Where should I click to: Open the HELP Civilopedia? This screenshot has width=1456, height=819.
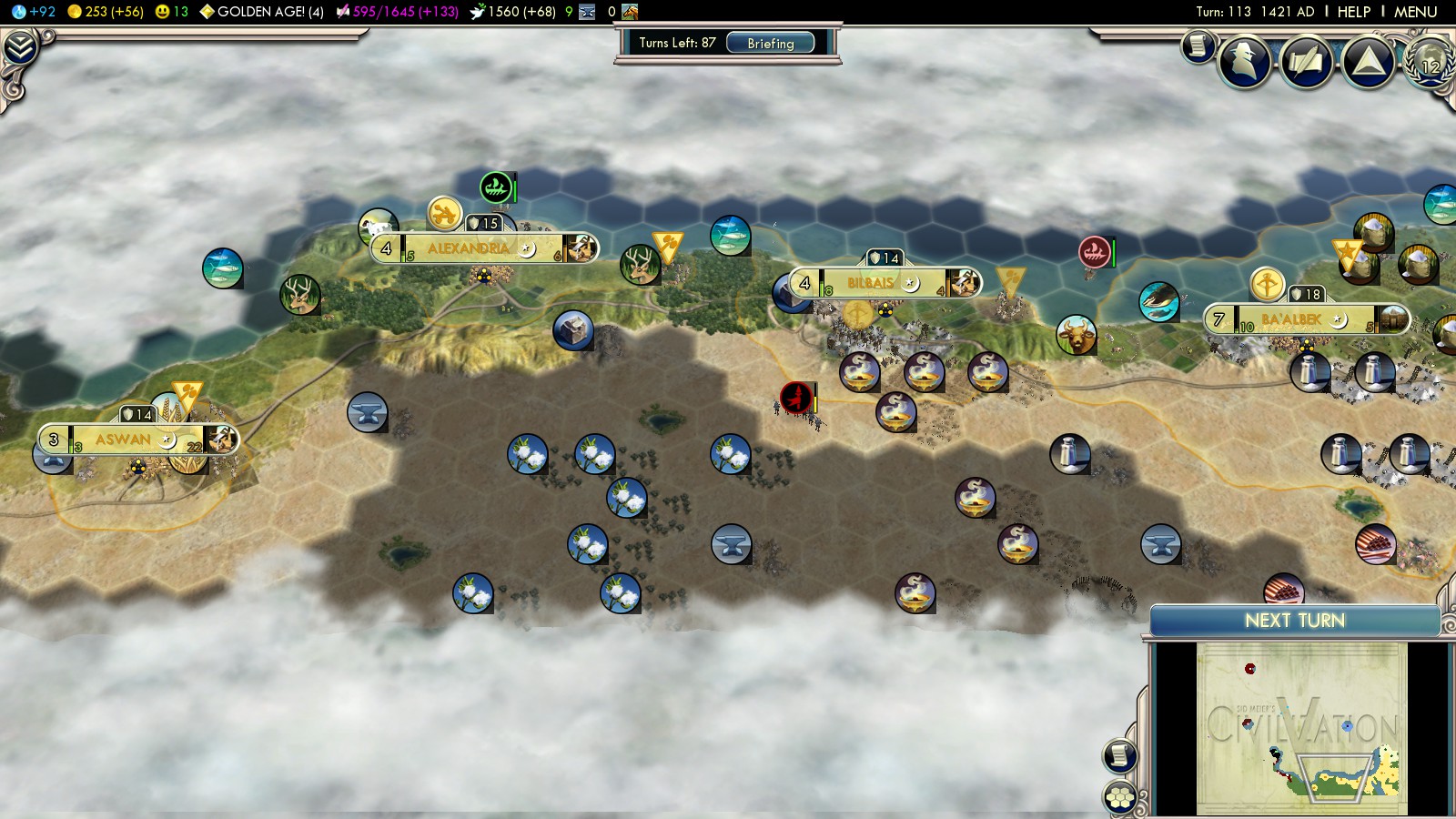pos(1353,12)
